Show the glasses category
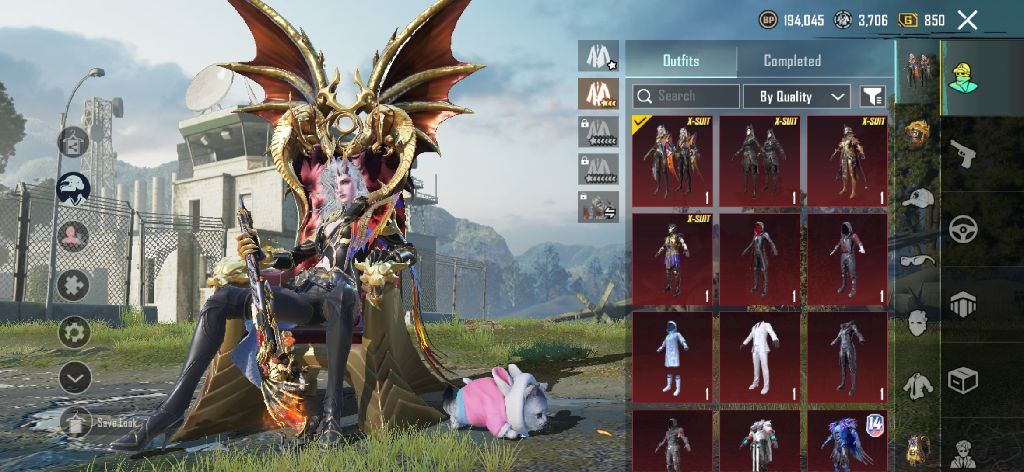Screen dimensions: 1024x472 pos(916,260)
